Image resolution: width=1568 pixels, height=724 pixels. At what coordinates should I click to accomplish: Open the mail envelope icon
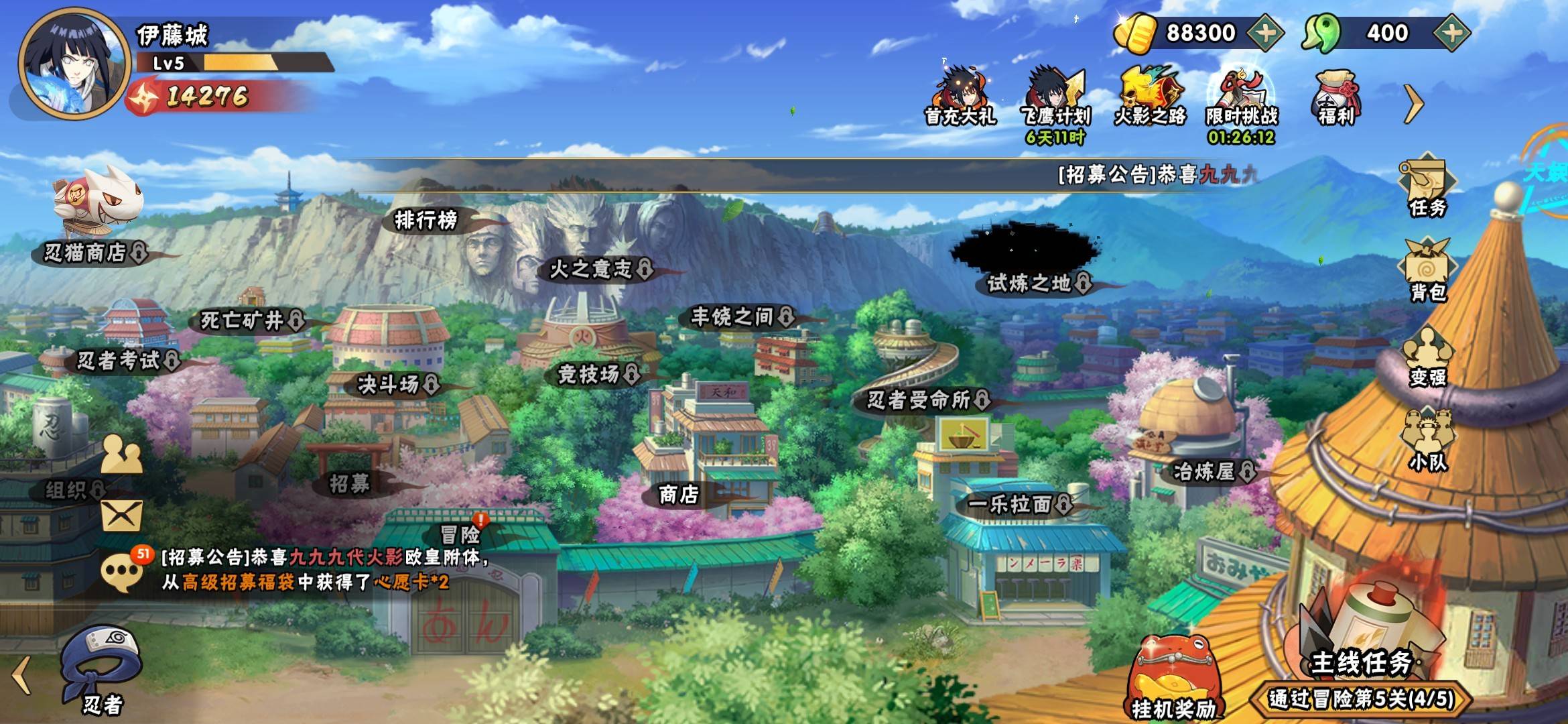click(x=121, y=516)
